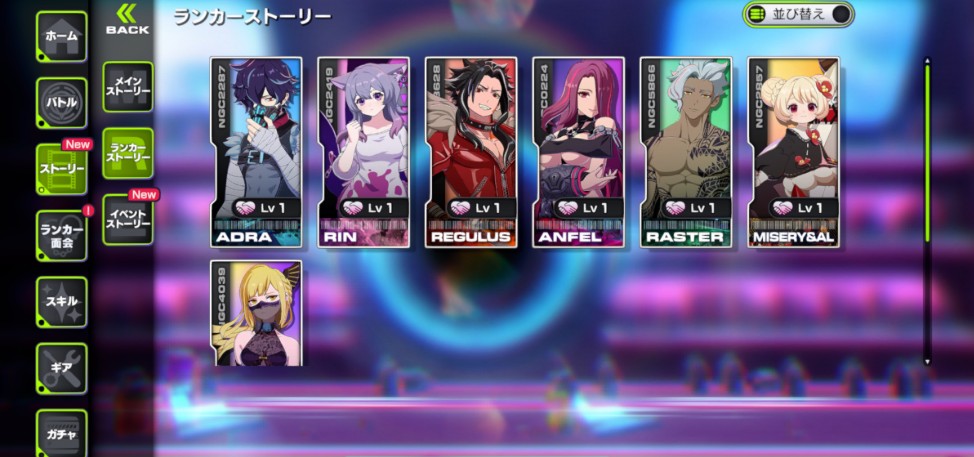The width and height of the screenshot is (974, 457).
Task: Open ランカー面会 ranker meeting menu
Action: [62, 235]
